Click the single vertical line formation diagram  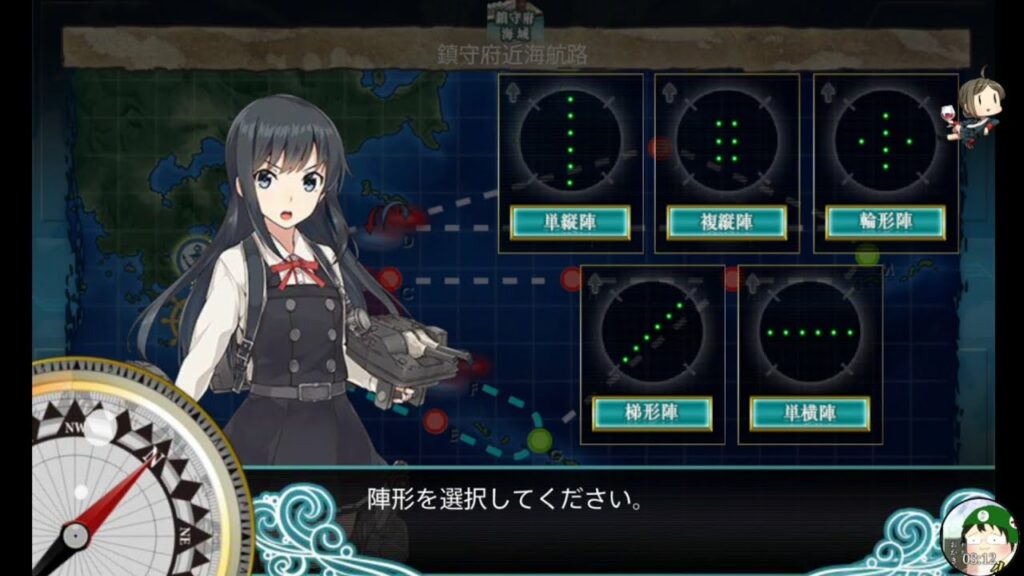tap(570, 139)
